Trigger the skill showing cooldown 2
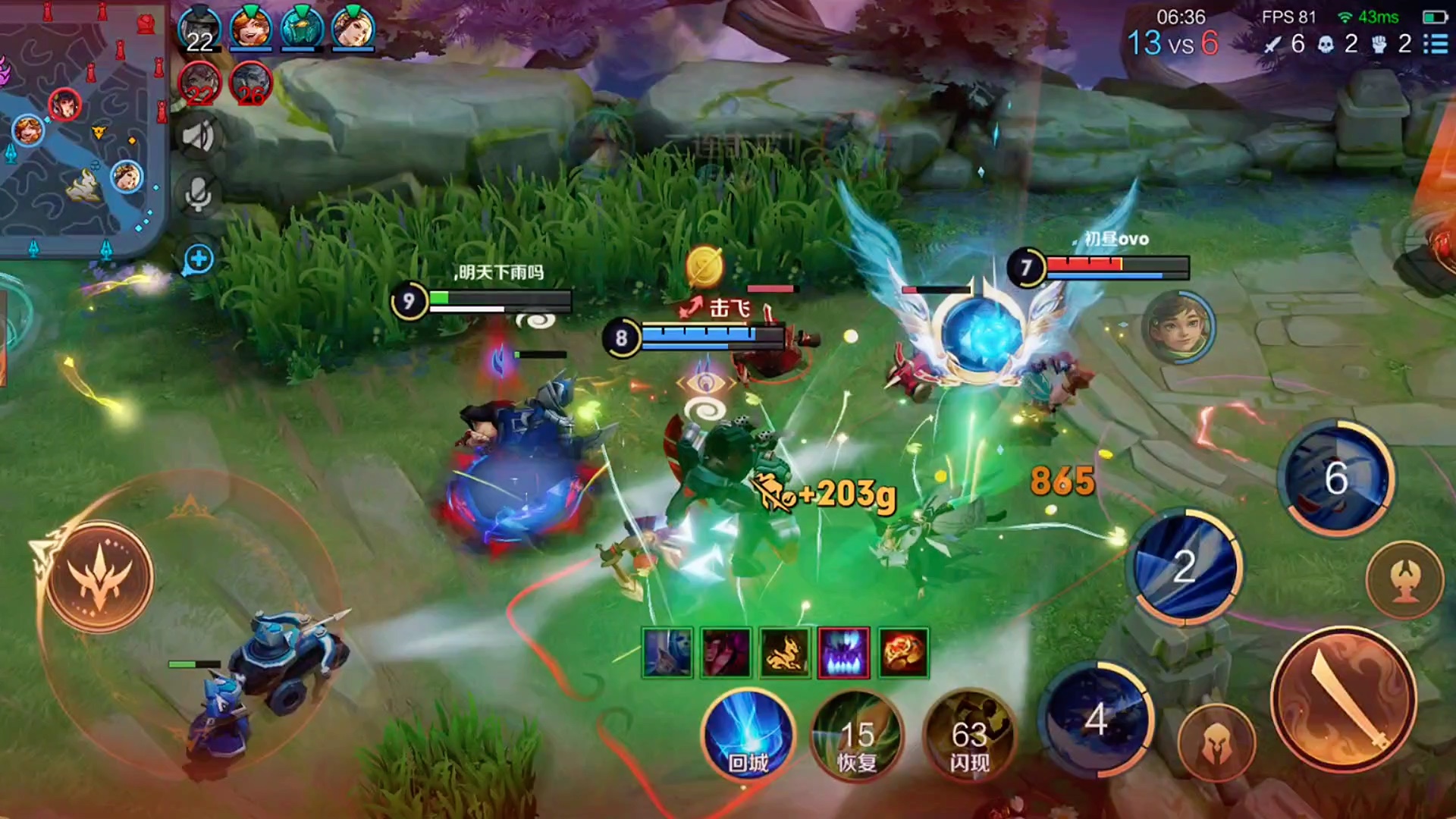The width and height of the screenshot is (1456, 819). click(1185, 566)
